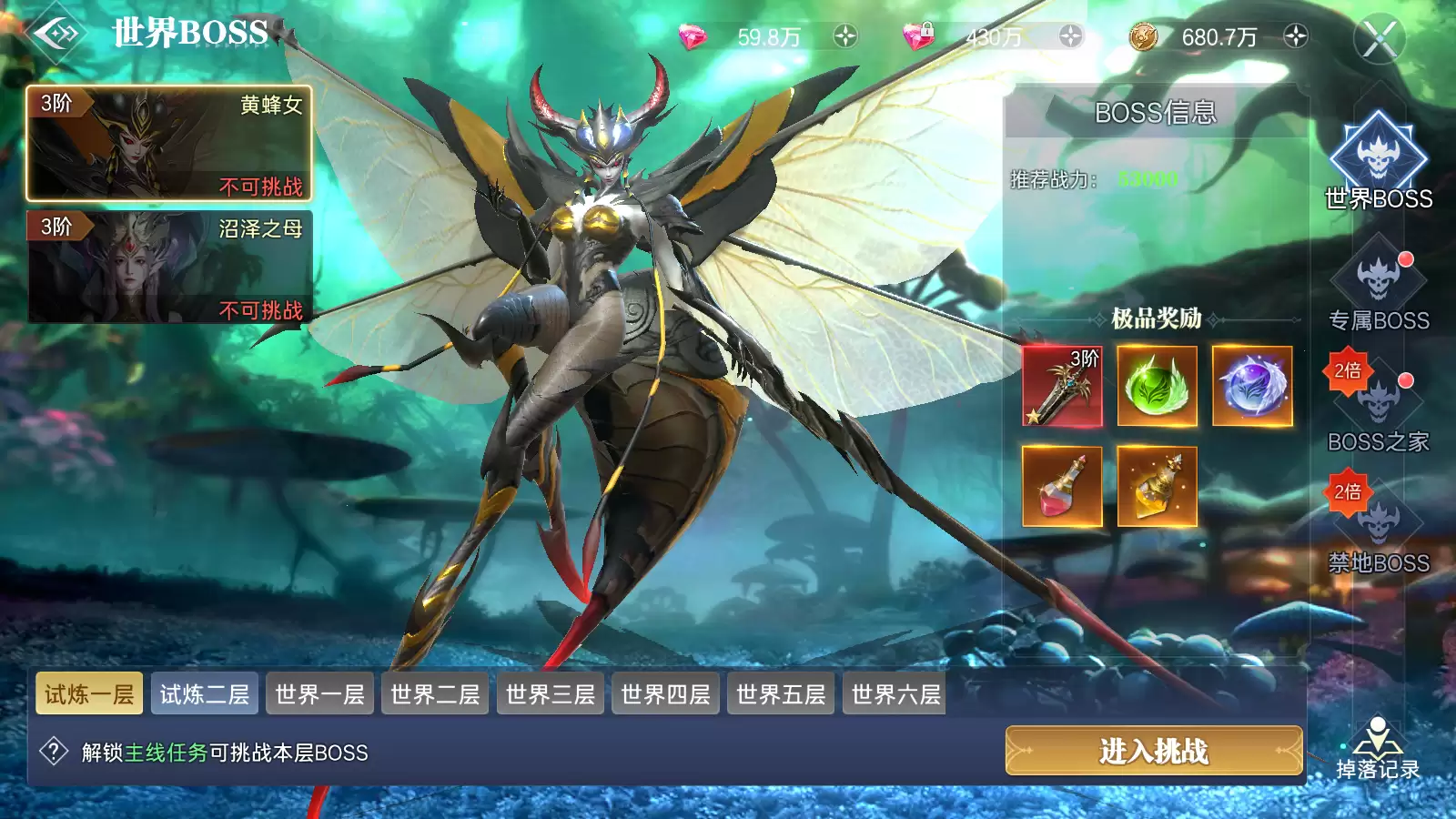Select the 禁地BOSS skull icon
1456x819 pixels.
1379,523
